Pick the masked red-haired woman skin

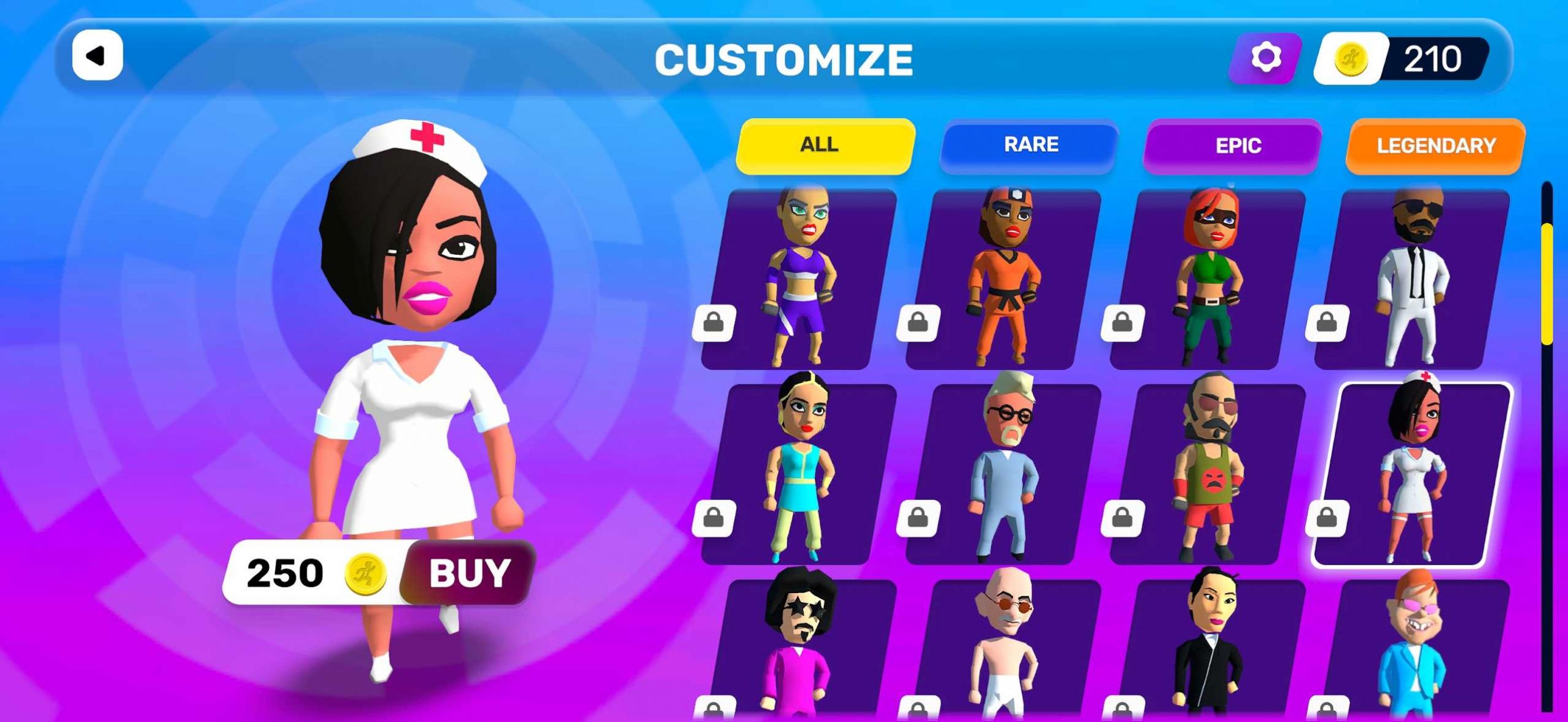[x=1207, y=279]
